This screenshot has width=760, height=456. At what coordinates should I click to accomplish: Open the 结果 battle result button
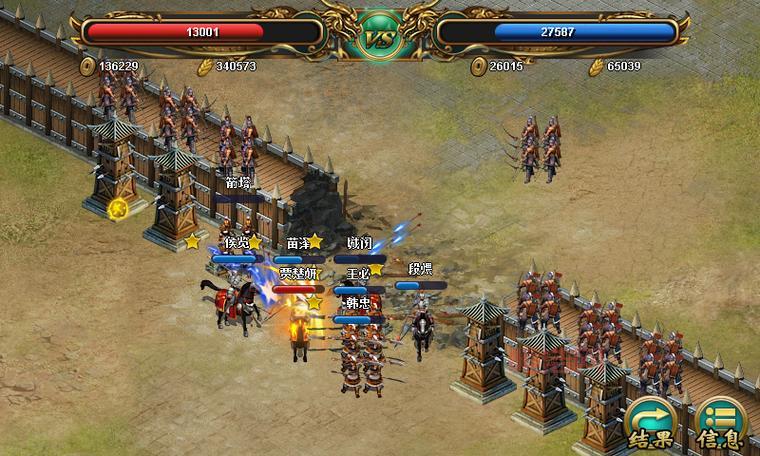[650, 423]
